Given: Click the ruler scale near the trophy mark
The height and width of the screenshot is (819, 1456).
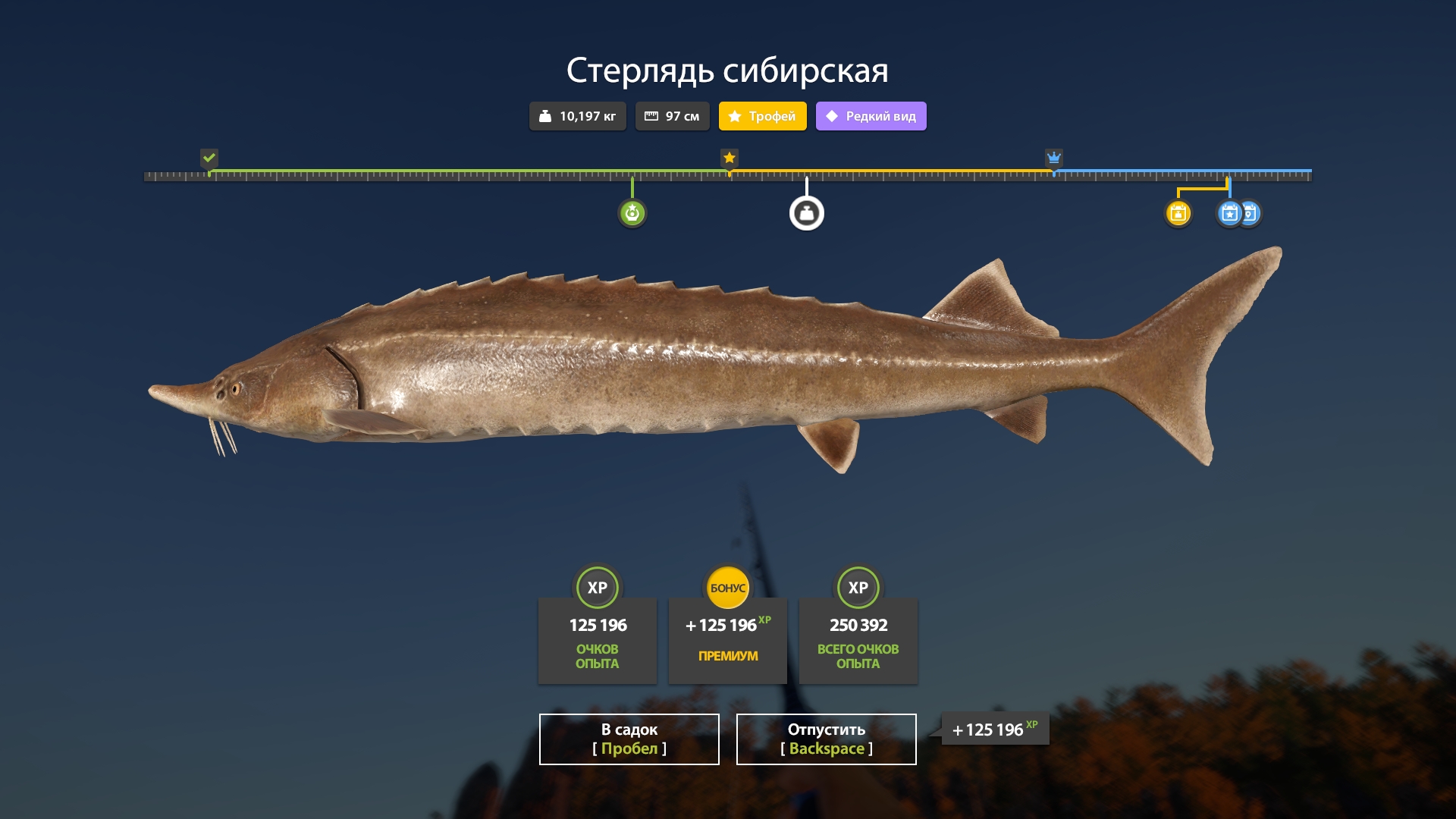Looking at the screenshot, I should point(730,175).
